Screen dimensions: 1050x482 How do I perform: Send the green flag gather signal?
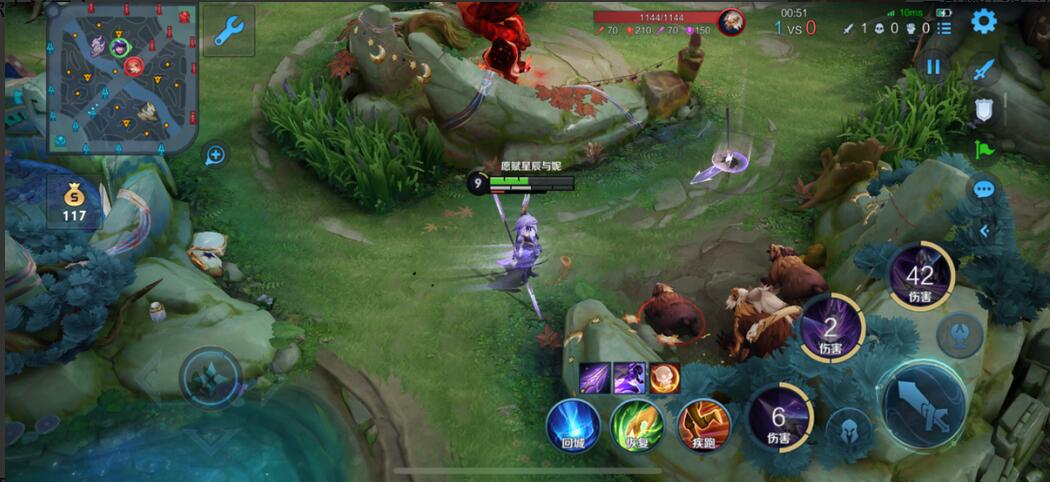(984, 150)
